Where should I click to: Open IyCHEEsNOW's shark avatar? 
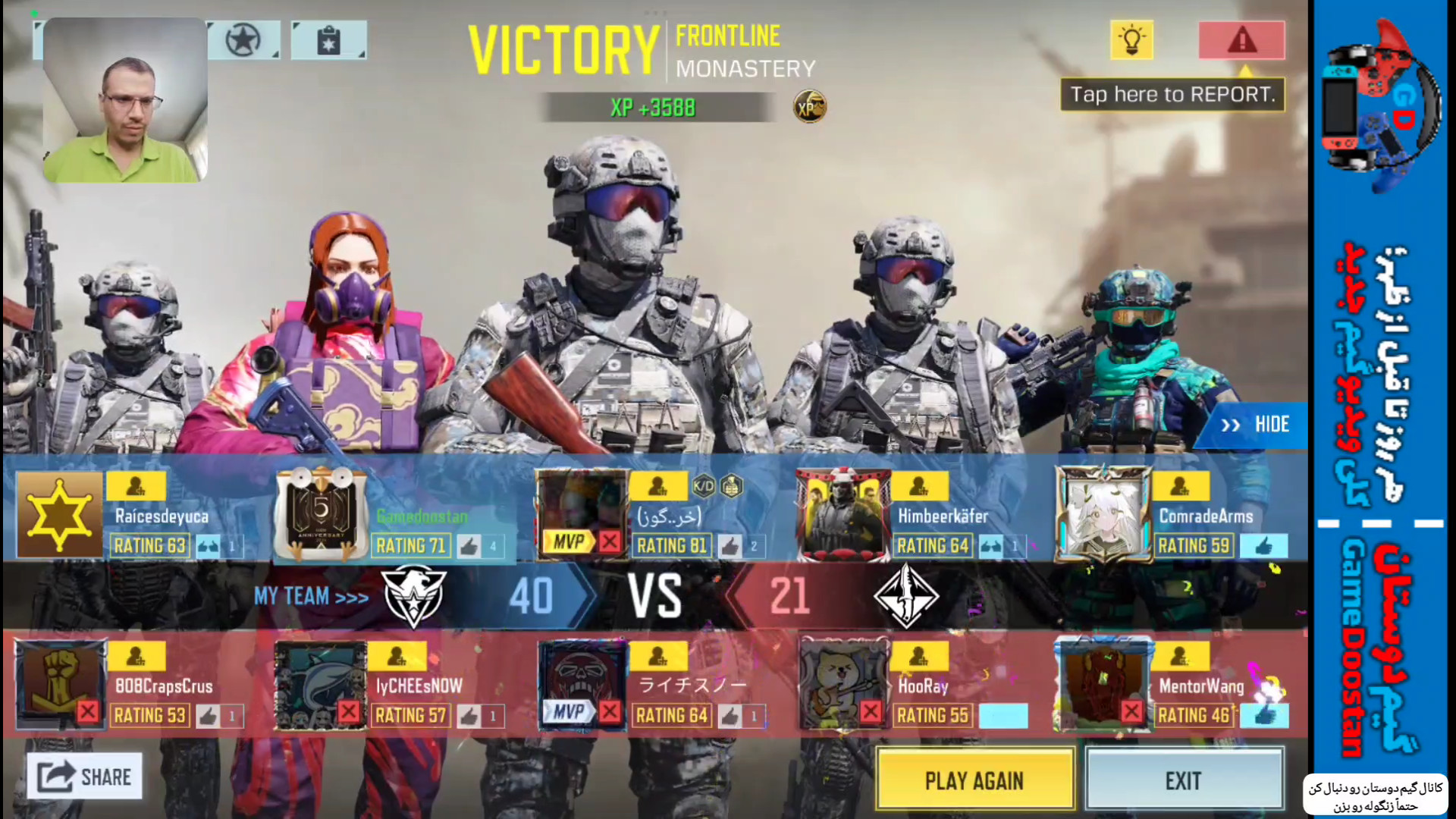[x=320, y=684]
